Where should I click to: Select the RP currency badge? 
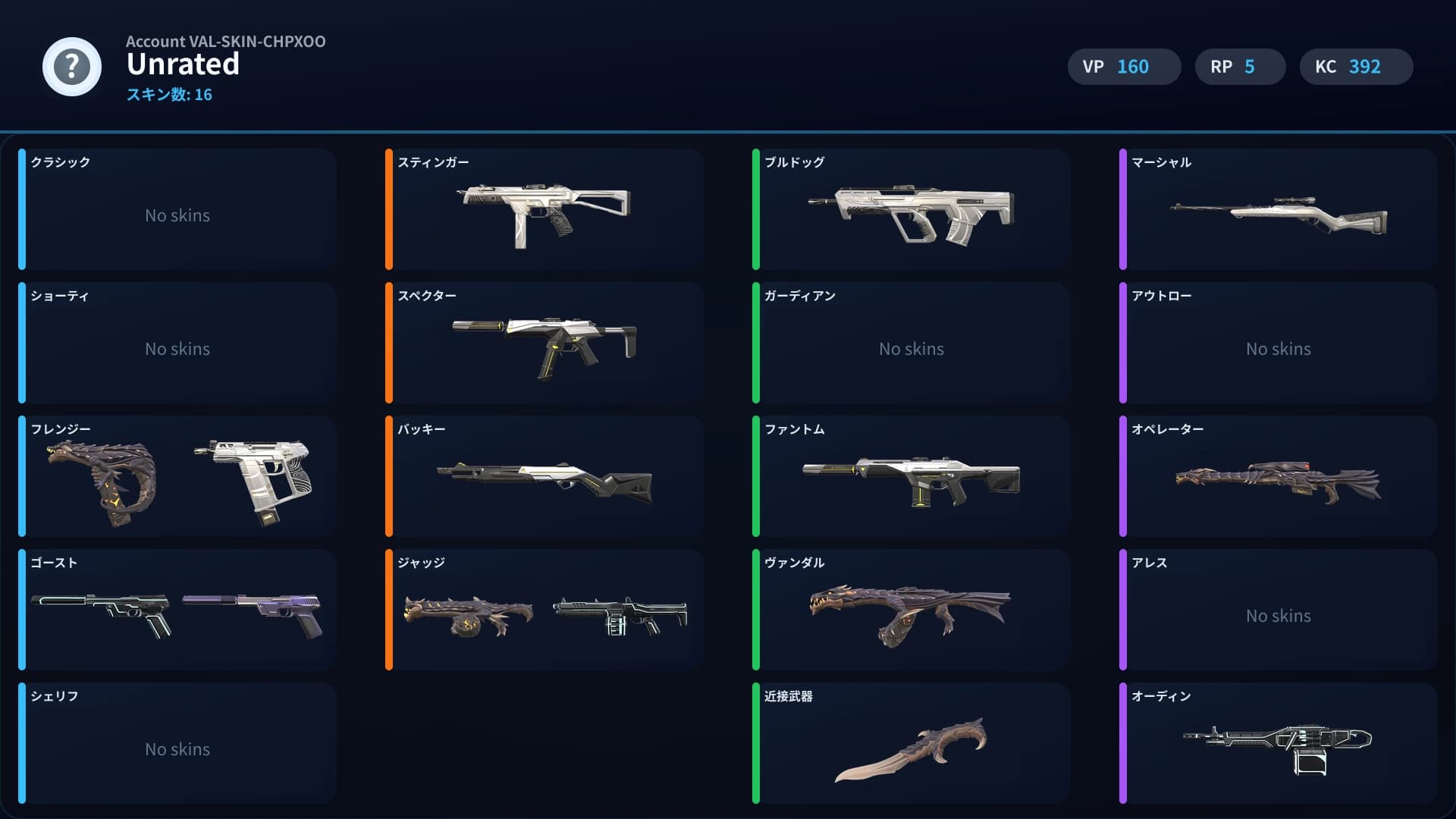coord(1240,67)
